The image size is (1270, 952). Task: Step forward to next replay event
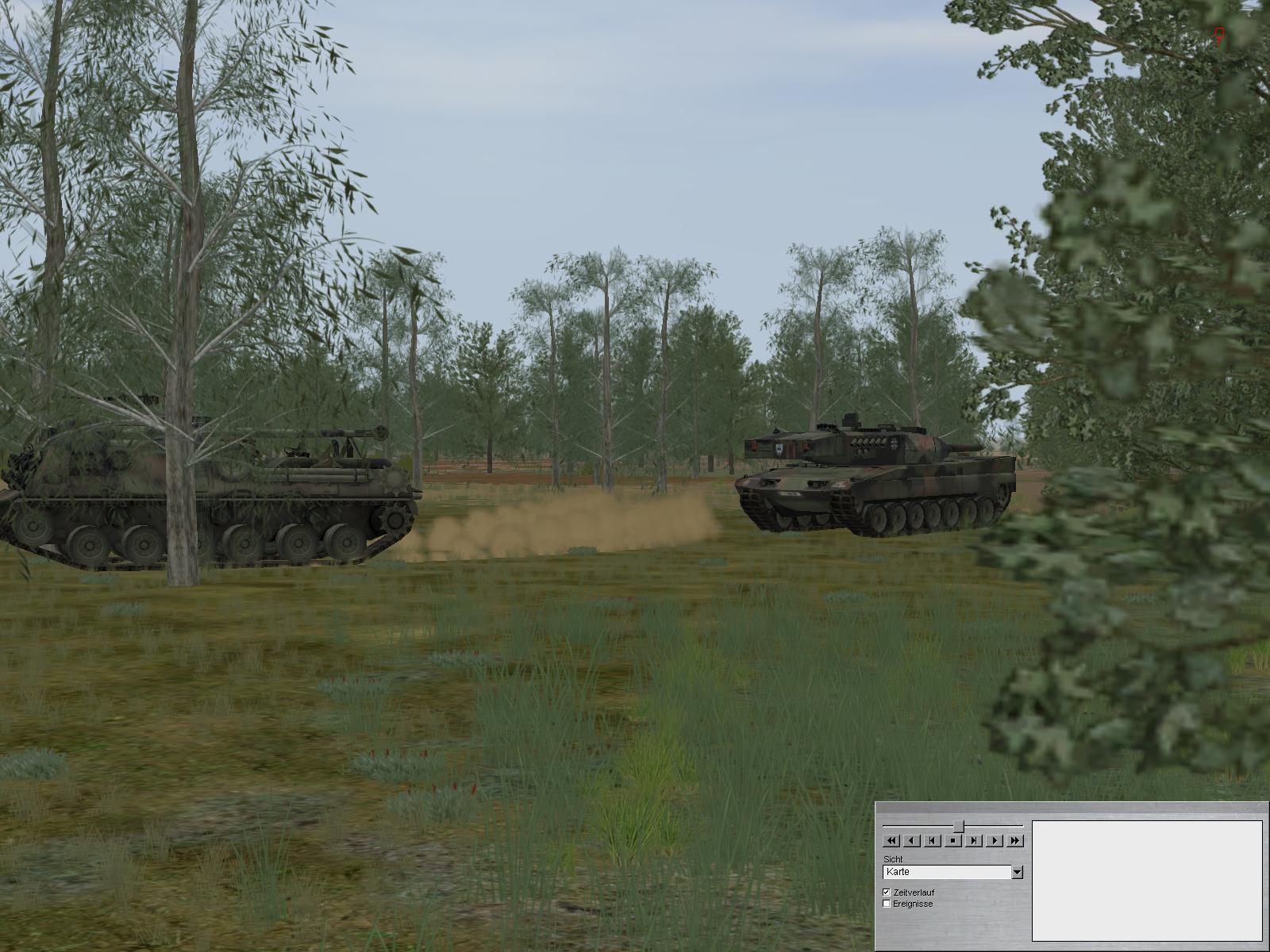(974, 841)
